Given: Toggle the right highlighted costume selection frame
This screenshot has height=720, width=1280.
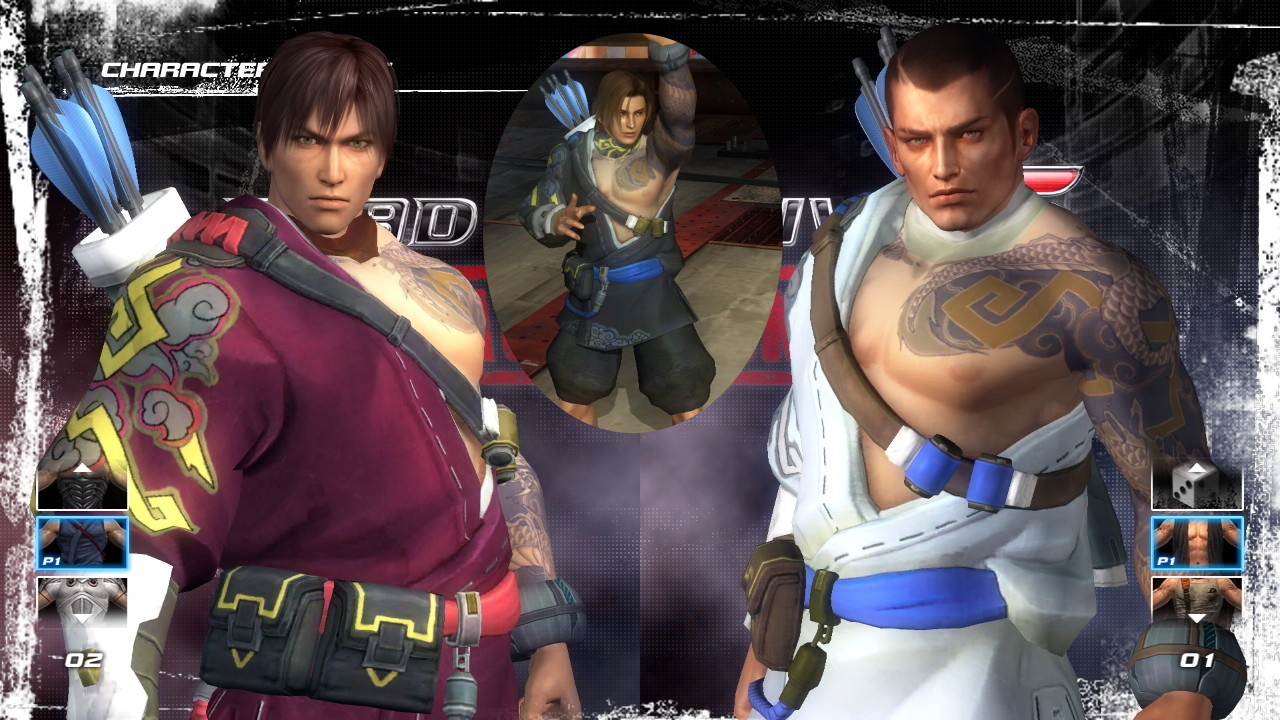Looking at the screenshot, I should (x=1199, y=541).
